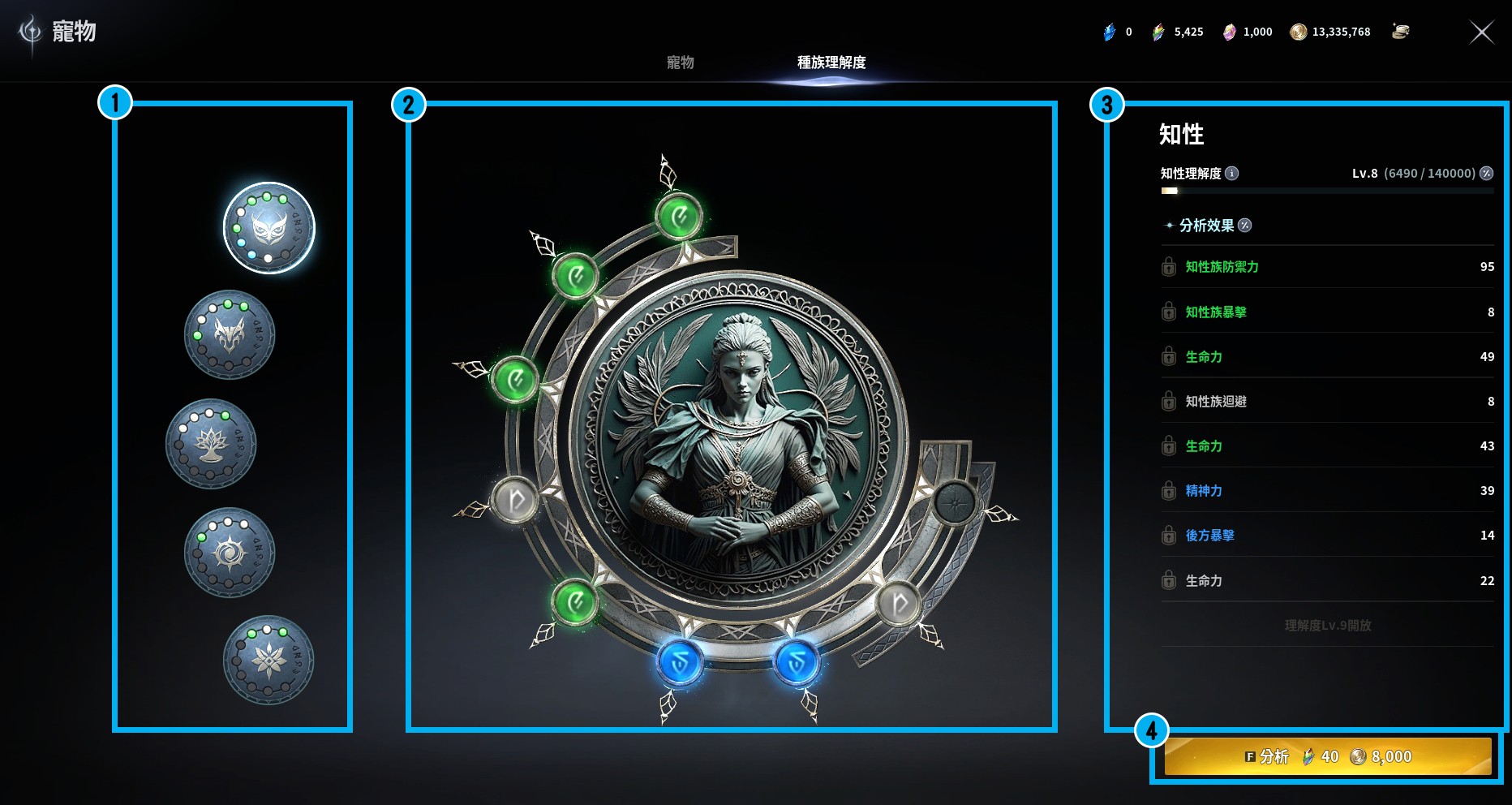This screenshot has width=1512, height=805.
Task: Click the percent icon beside understanding level
Action: point(1486,173)
